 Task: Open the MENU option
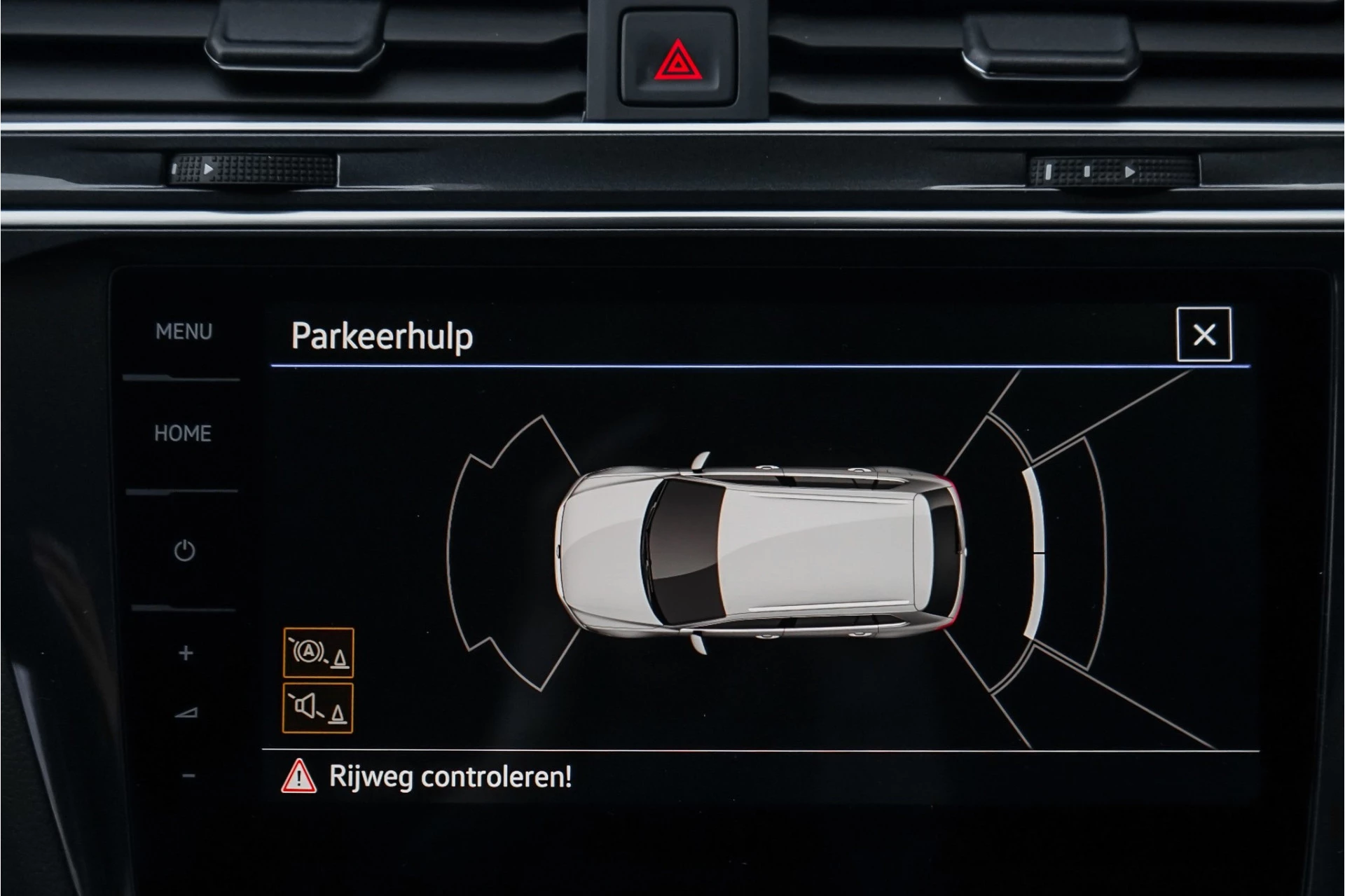click(184, 331)
